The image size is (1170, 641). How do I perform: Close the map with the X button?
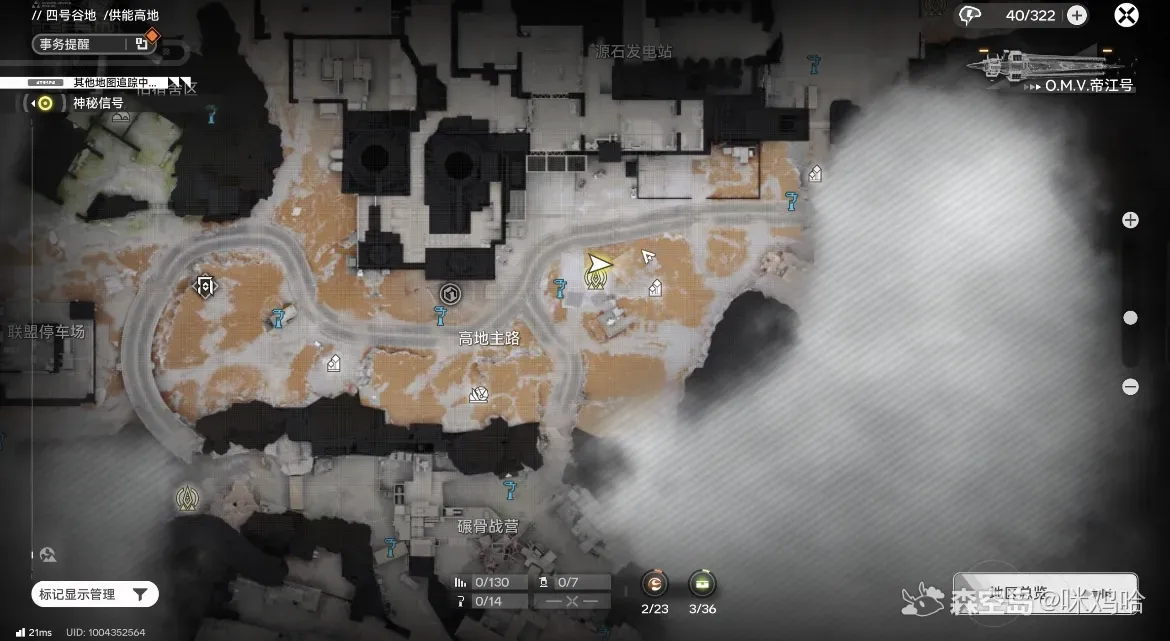tap(1126, 15)
